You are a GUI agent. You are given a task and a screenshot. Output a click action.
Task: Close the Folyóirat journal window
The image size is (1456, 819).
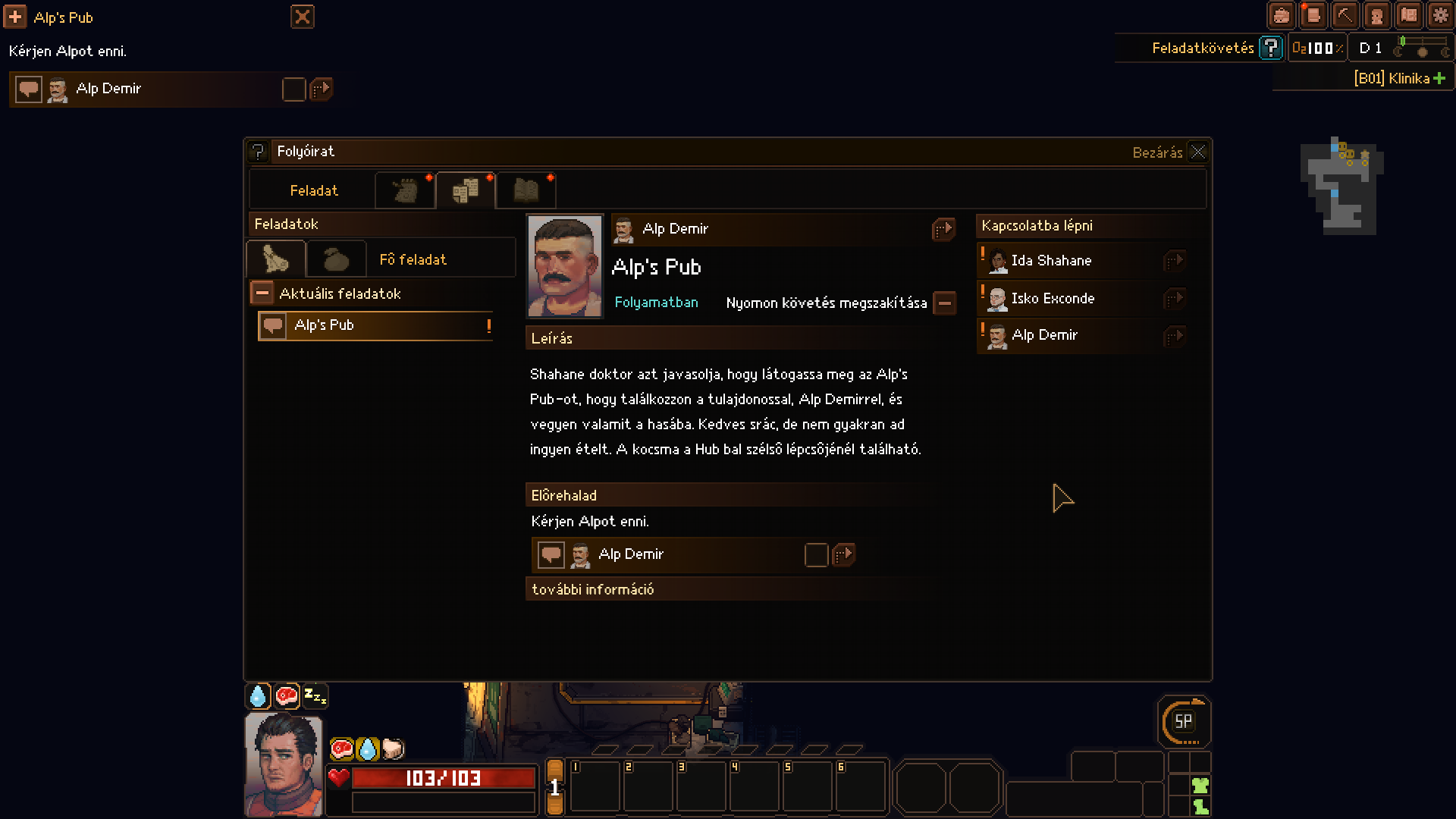(x=1197, y=152)
